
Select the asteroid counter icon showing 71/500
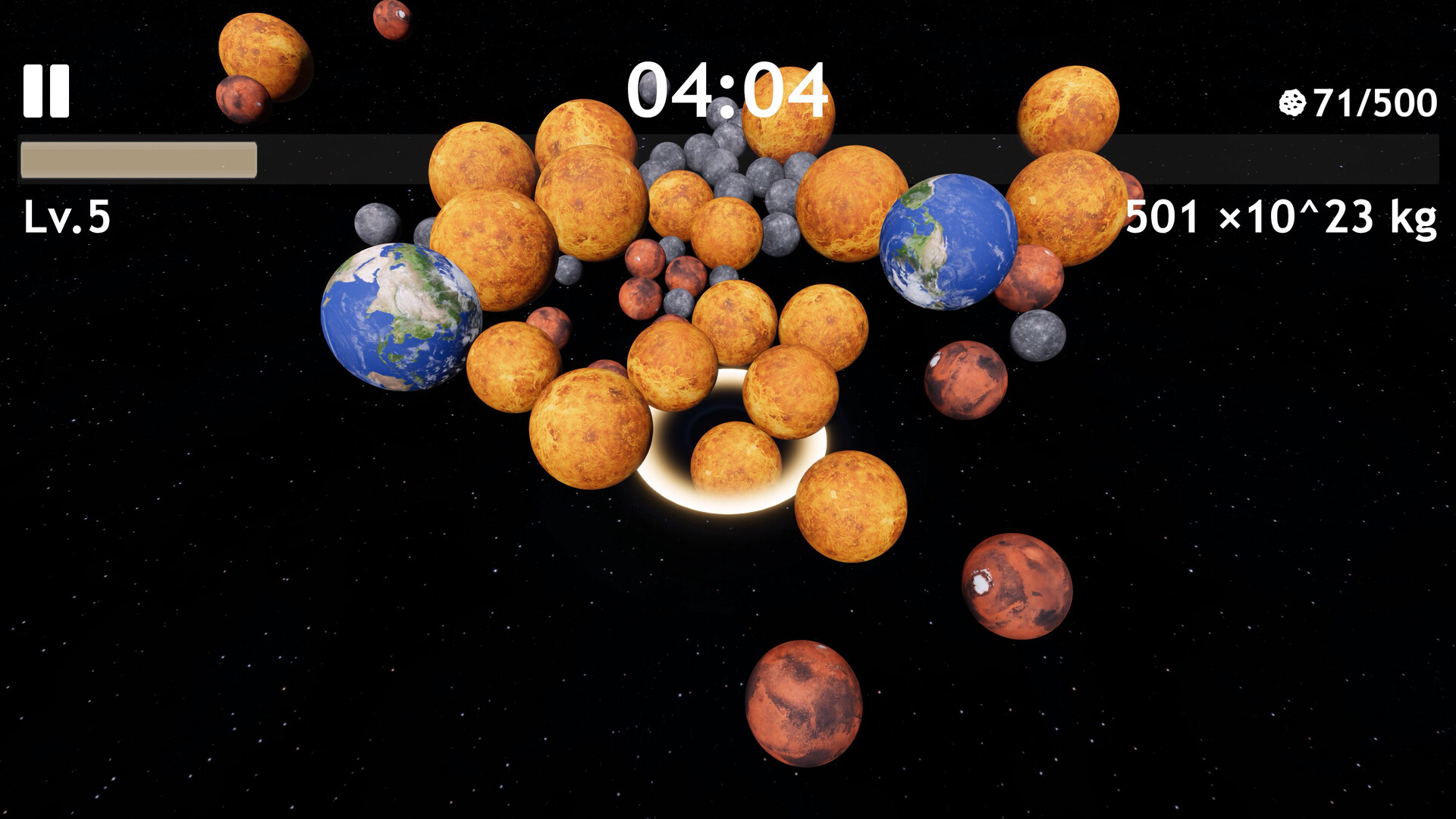tap(1292, 103)
